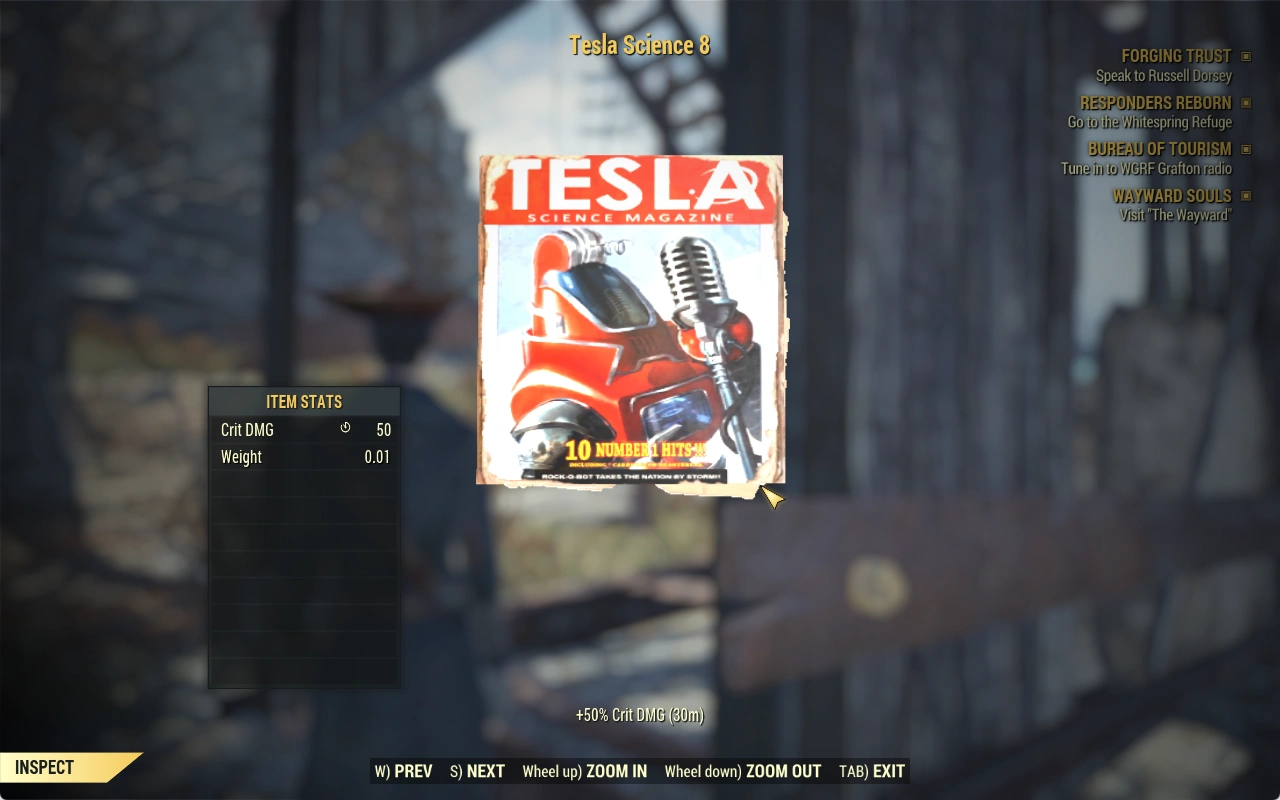Go to the PREV item
Screen dimensions: 1280x800
tap(404, 771)
